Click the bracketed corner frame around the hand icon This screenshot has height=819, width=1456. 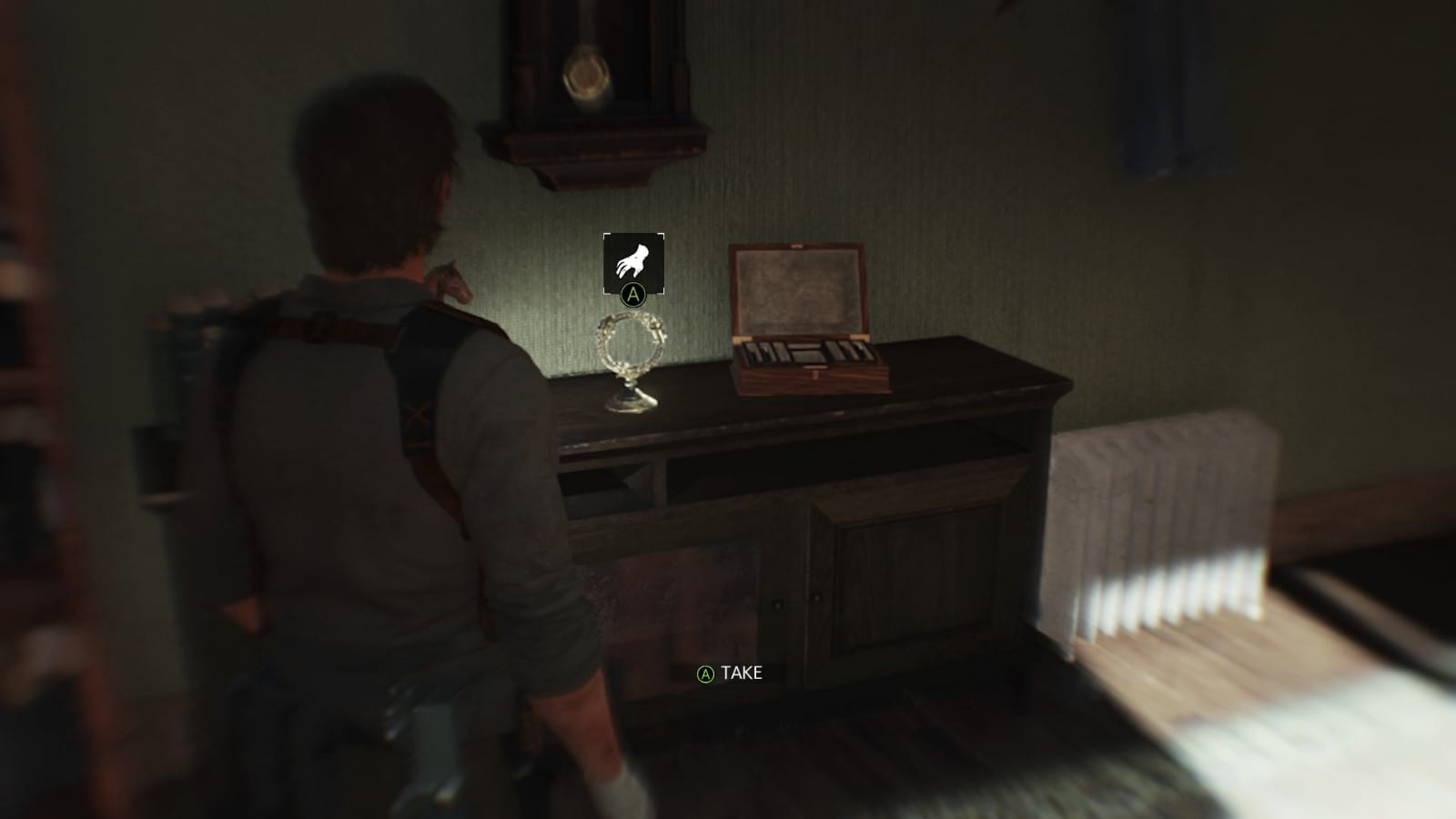point(634,263)
